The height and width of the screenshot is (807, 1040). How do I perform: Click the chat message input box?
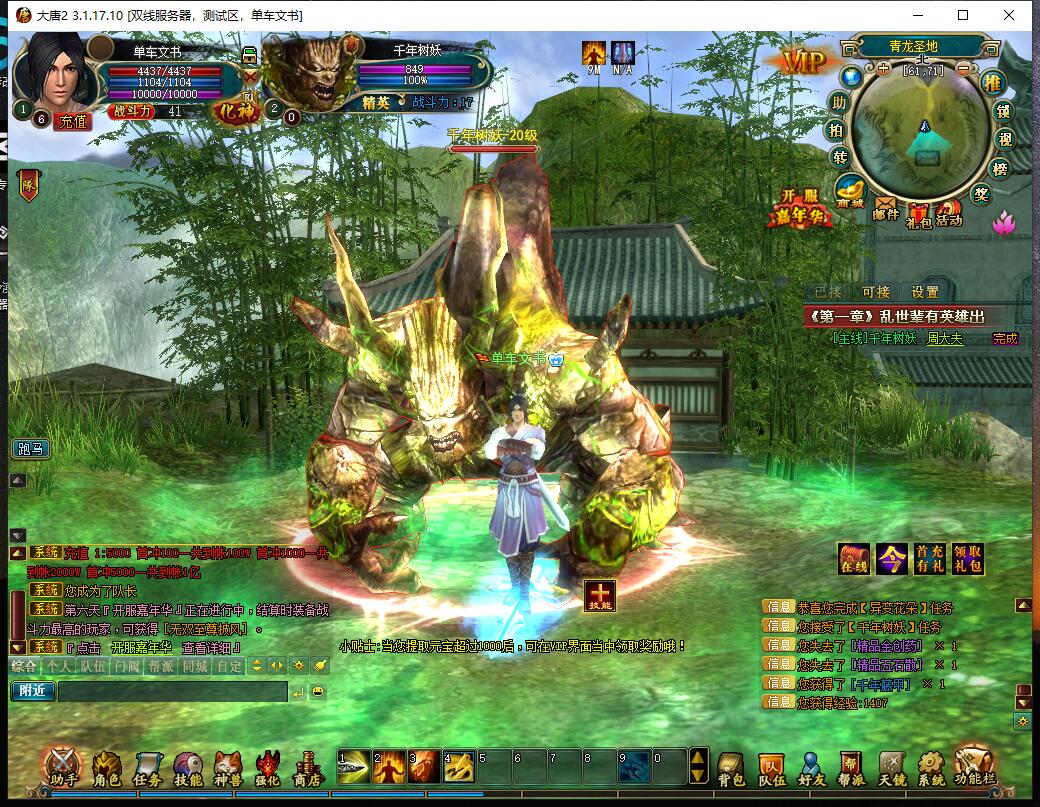click(x=172, y=691)
